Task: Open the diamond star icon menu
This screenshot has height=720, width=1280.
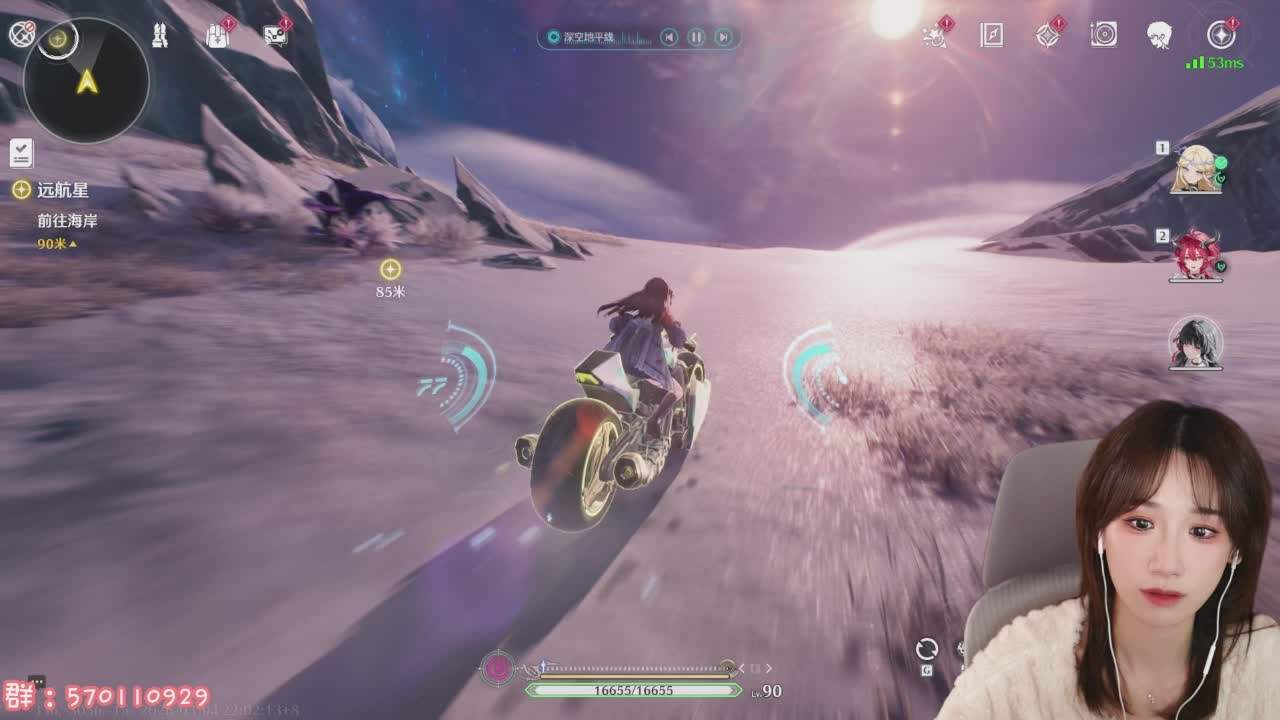Action: 1047,35
